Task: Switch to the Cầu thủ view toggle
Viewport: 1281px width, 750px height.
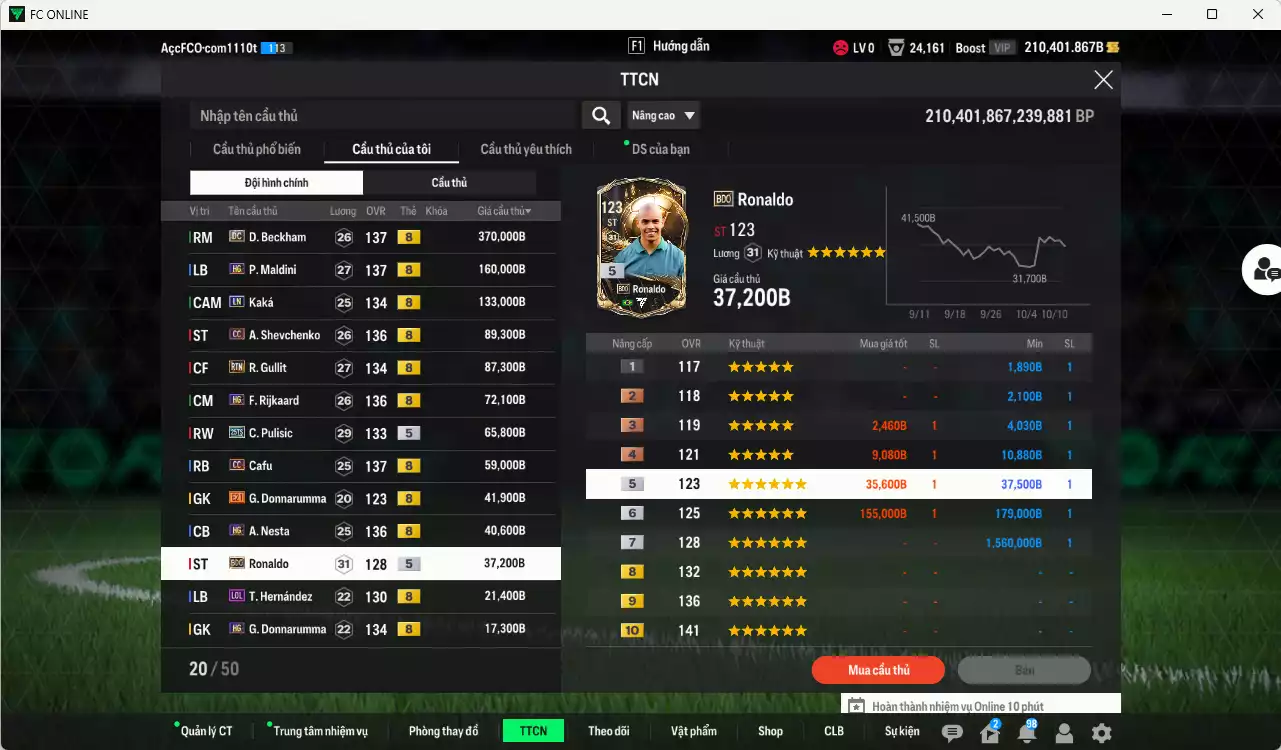Action: pos(449,182)
